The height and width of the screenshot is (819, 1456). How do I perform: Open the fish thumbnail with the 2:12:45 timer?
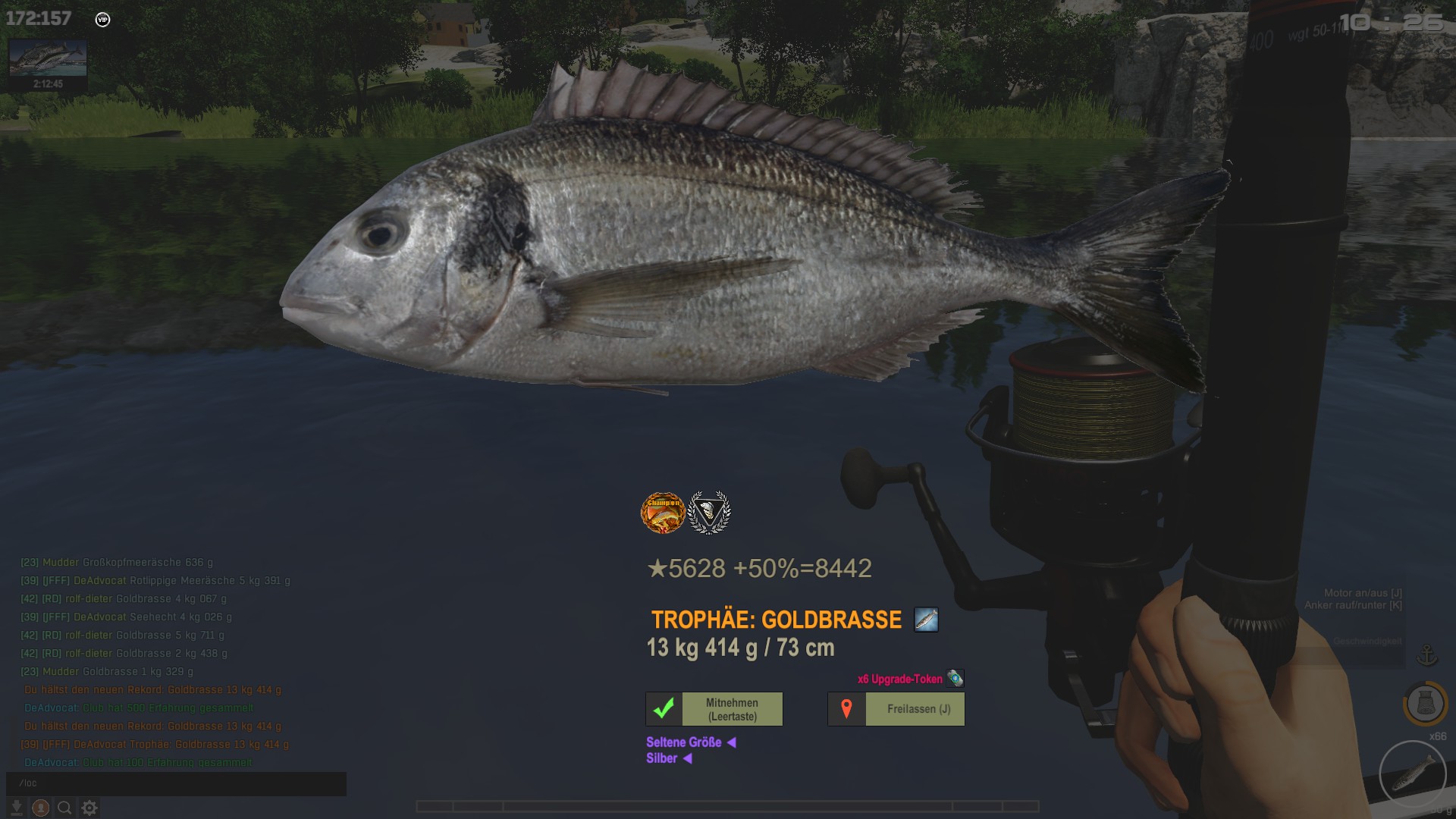coord(48,64)
